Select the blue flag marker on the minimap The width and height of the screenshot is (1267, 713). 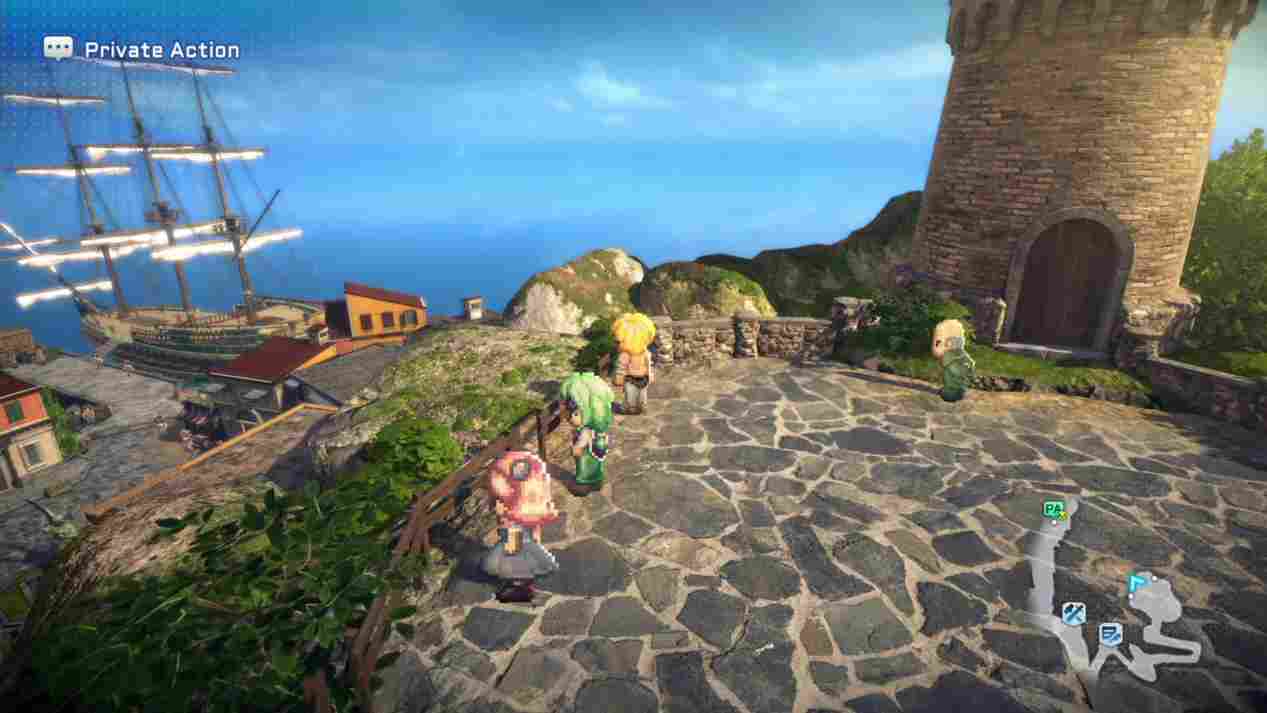(x=1135, y=584)
